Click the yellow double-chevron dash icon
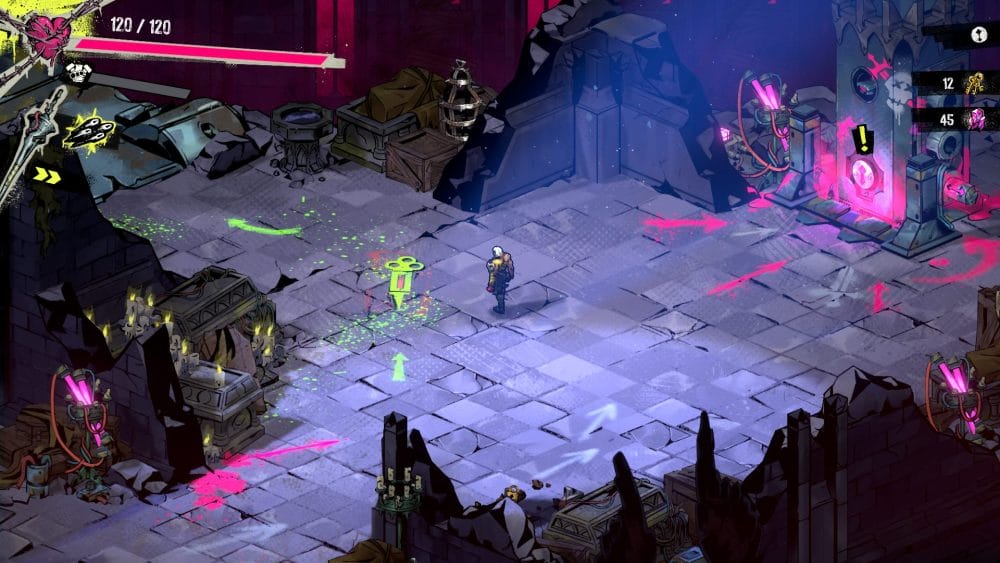The width and height of the screenshot is (1000, 563). click(45, 176)
